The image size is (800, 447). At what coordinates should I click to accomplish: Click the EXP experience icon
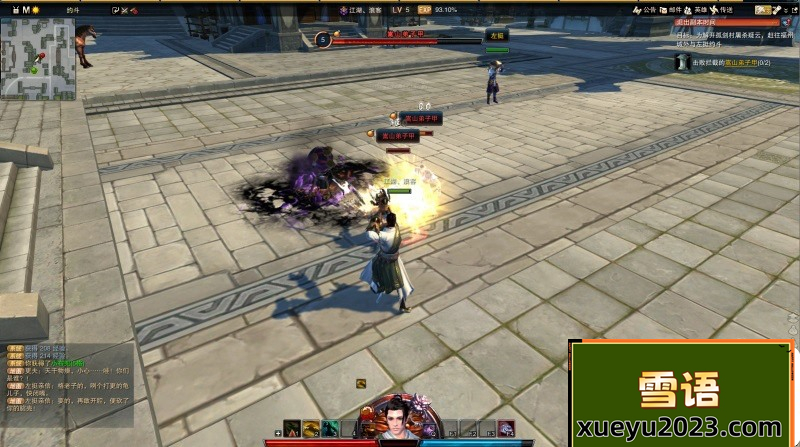pos(424,10)
